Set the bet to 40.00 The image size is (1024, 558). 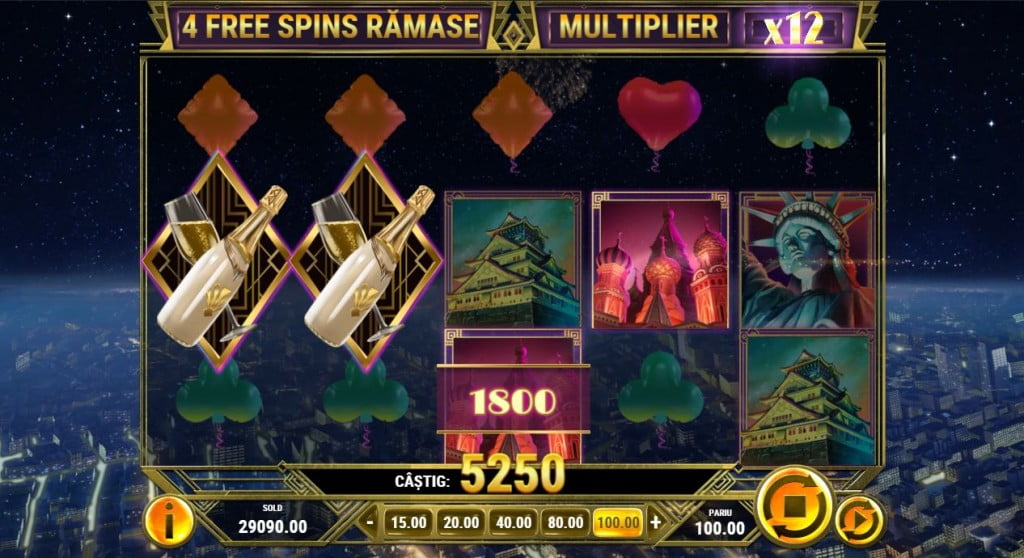pyautogui.click(x=514, y=521)
